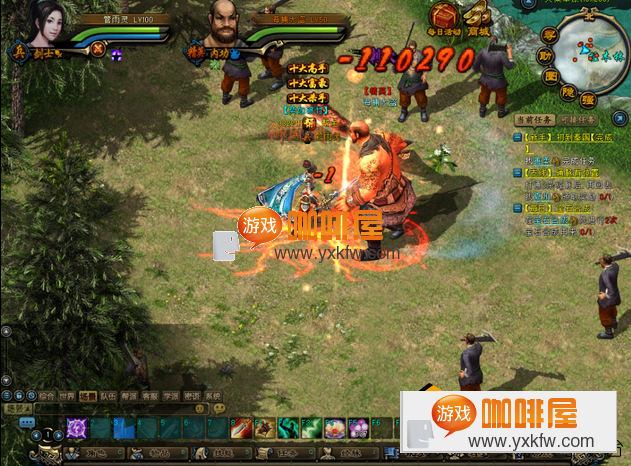The height and width of the screenshot is (466, 631).
Task: Click the crossed swords icon beside player bars
Action: tap(98, 47)
